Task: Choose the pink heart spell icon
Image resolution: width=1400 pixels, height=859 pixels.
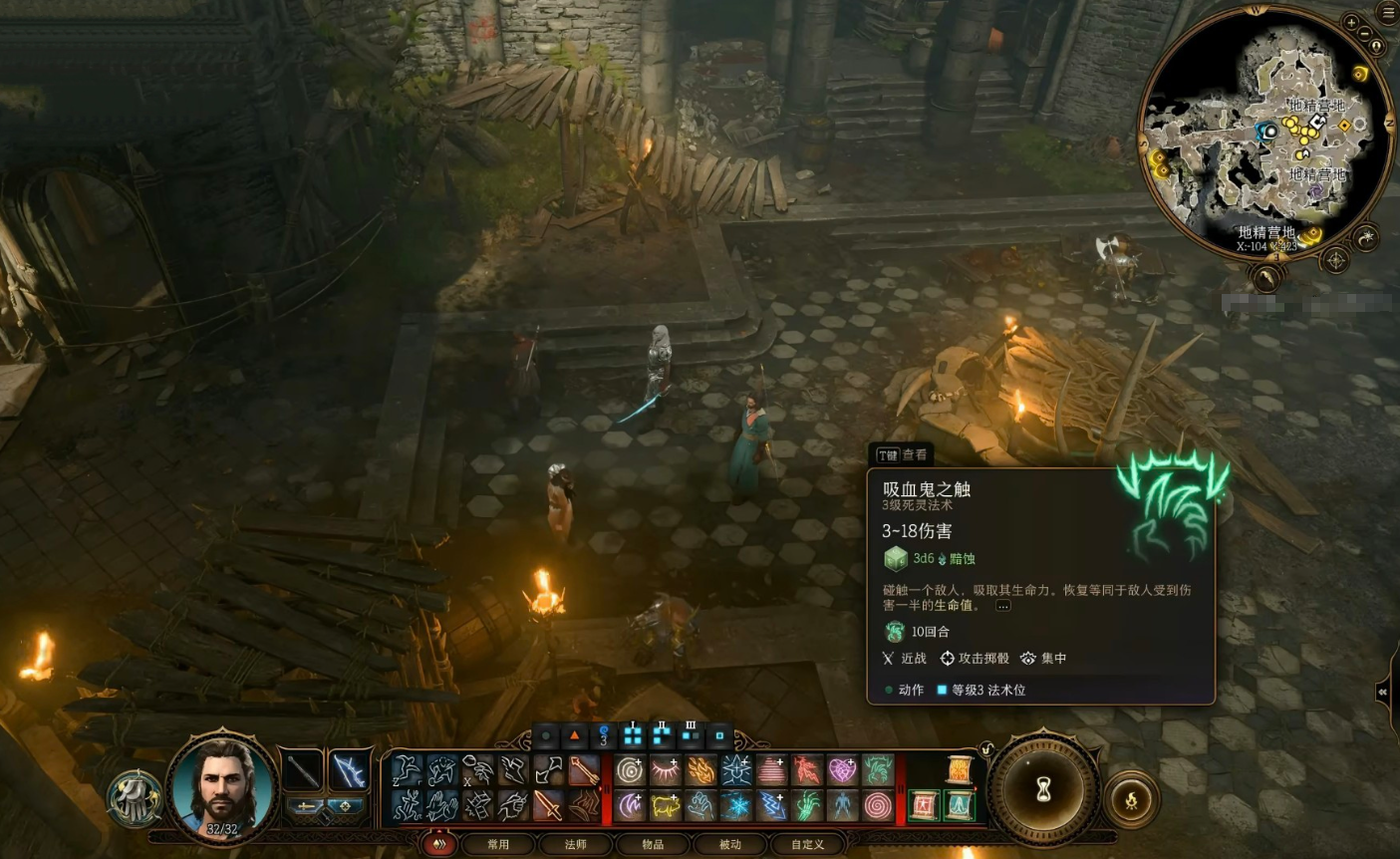Action: [x=842, y=770]
